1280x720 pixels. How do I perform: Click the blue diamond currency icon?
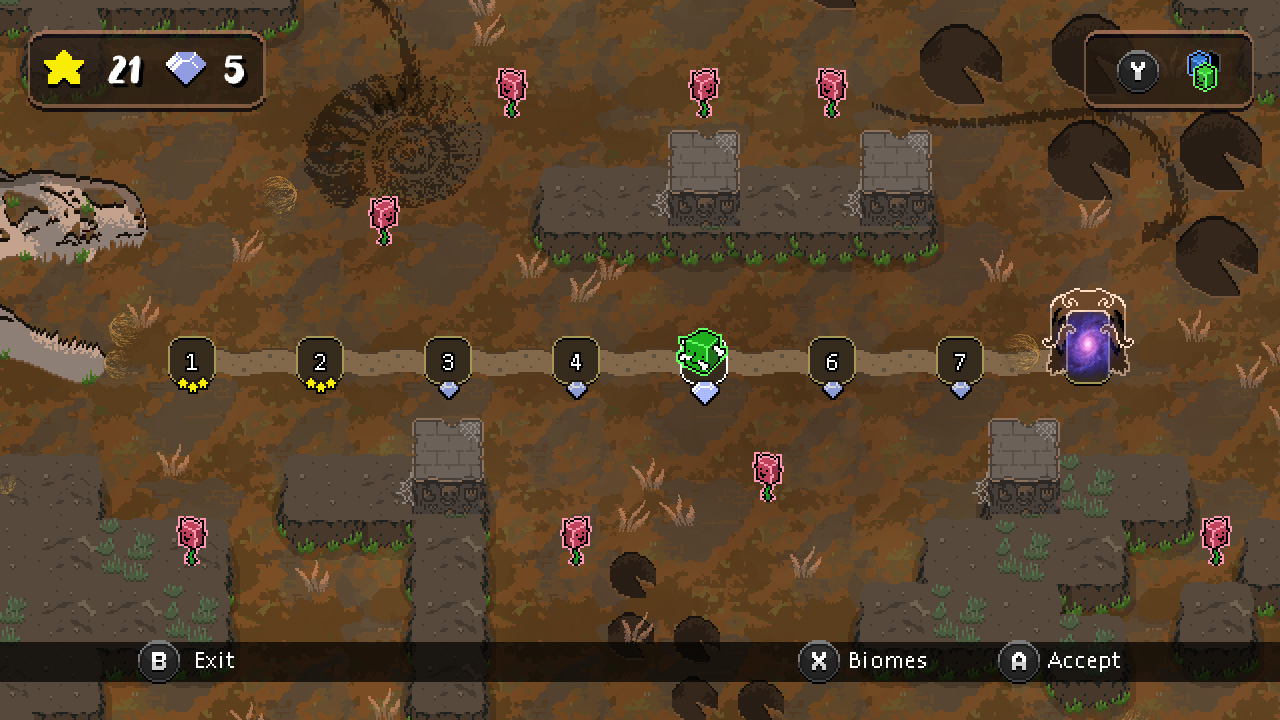click(x=185, y=69)
